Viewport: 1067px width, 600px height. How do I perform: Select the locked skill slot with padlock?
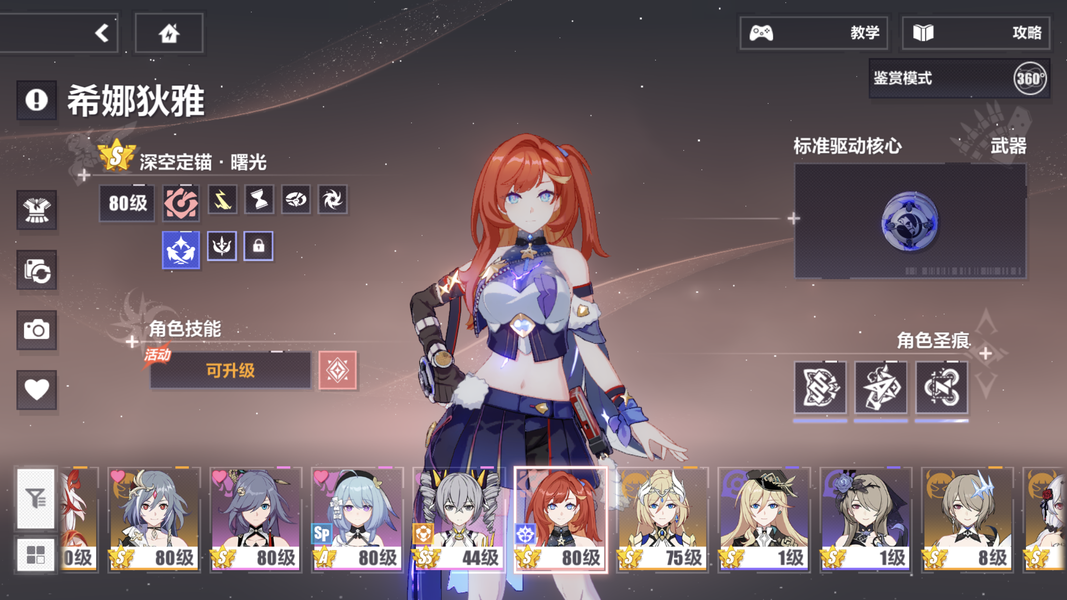(258, 246)
